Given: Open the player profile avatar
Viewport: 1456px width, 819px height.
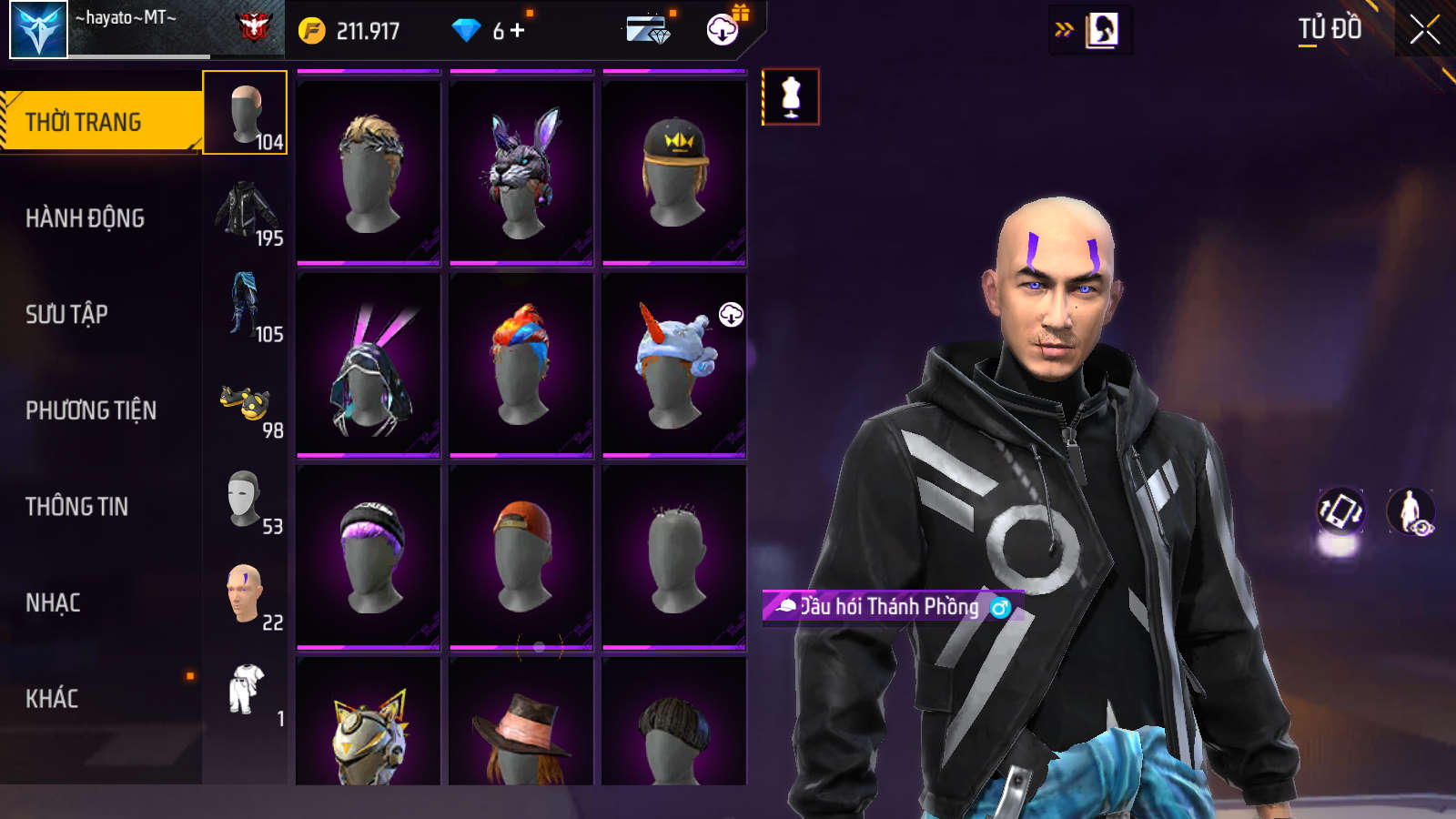Looking at the screenshot, I should (38, 29).
